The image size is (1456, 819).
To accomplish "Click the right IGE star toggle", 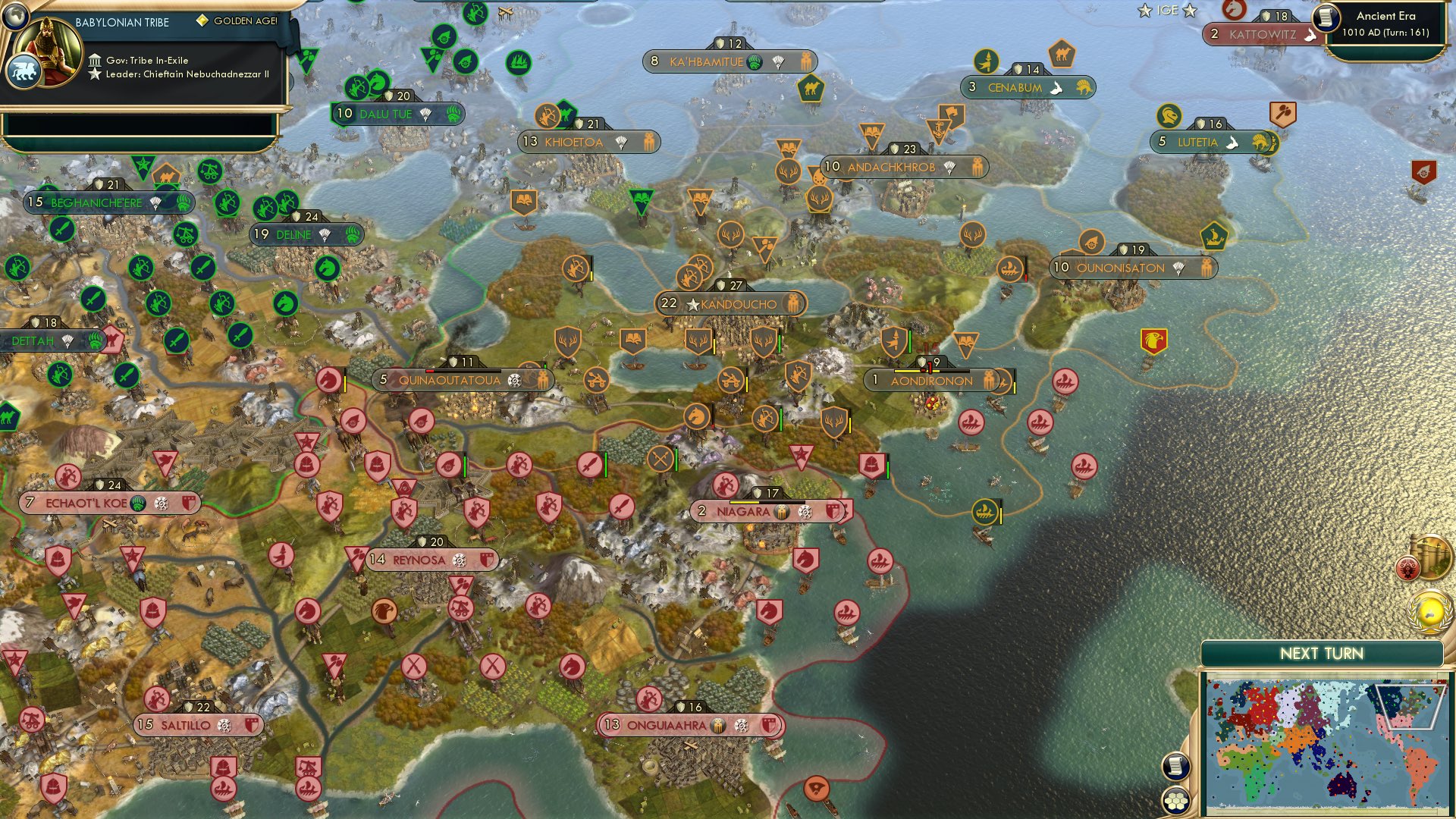I will 1189,11.
